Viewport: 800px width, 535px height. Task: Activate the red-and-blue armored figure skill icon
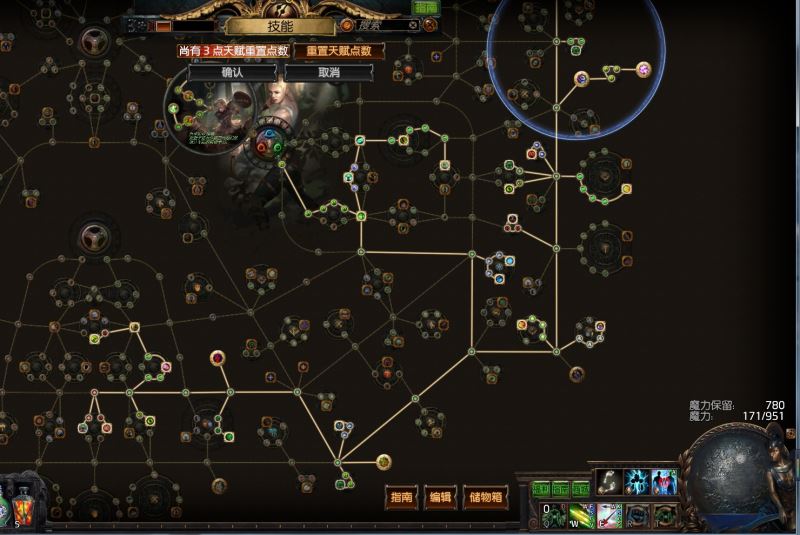665,482
